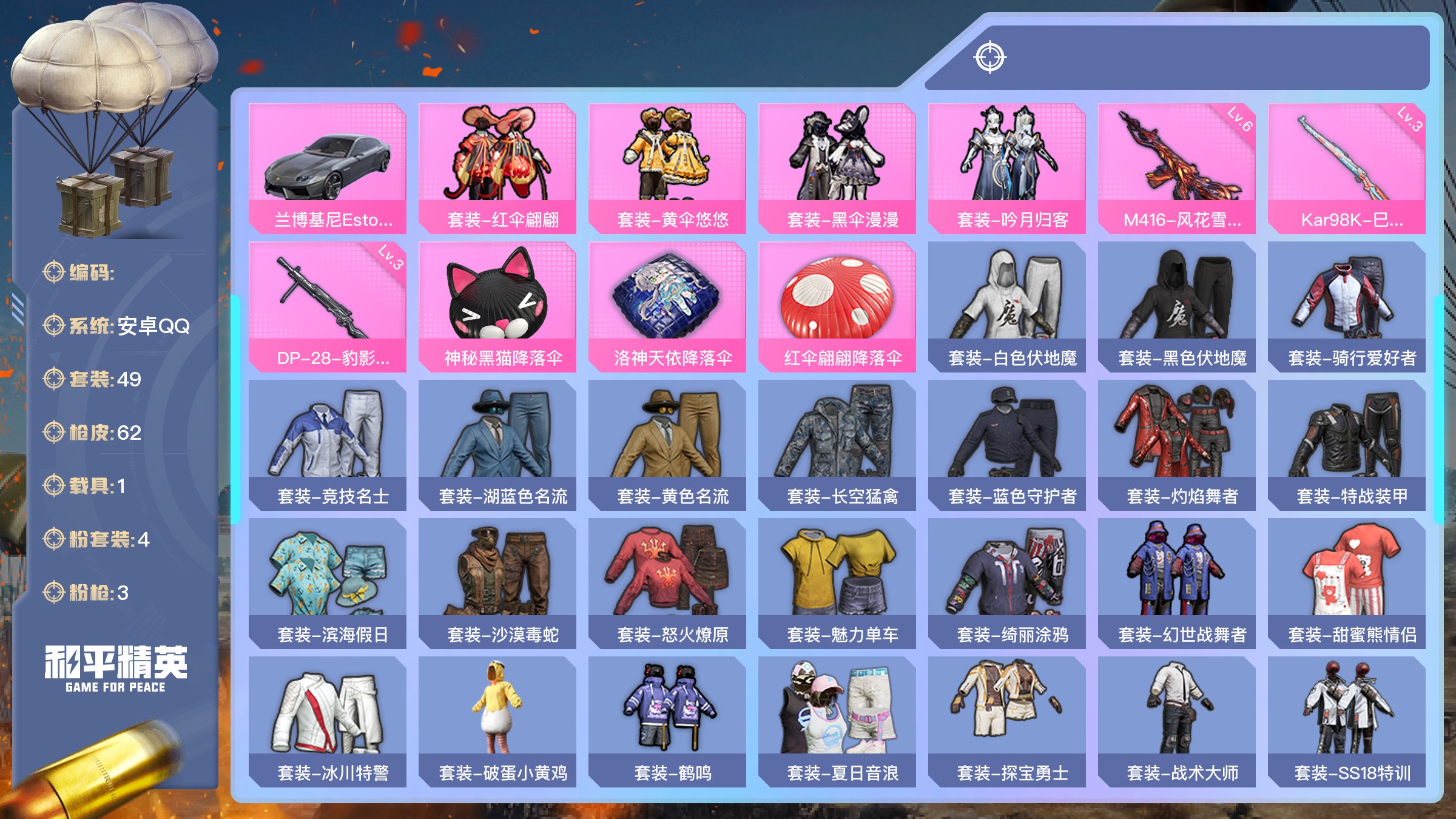
Task: Select the M416-风花雪 gun skin
Action: (1177, 168)
